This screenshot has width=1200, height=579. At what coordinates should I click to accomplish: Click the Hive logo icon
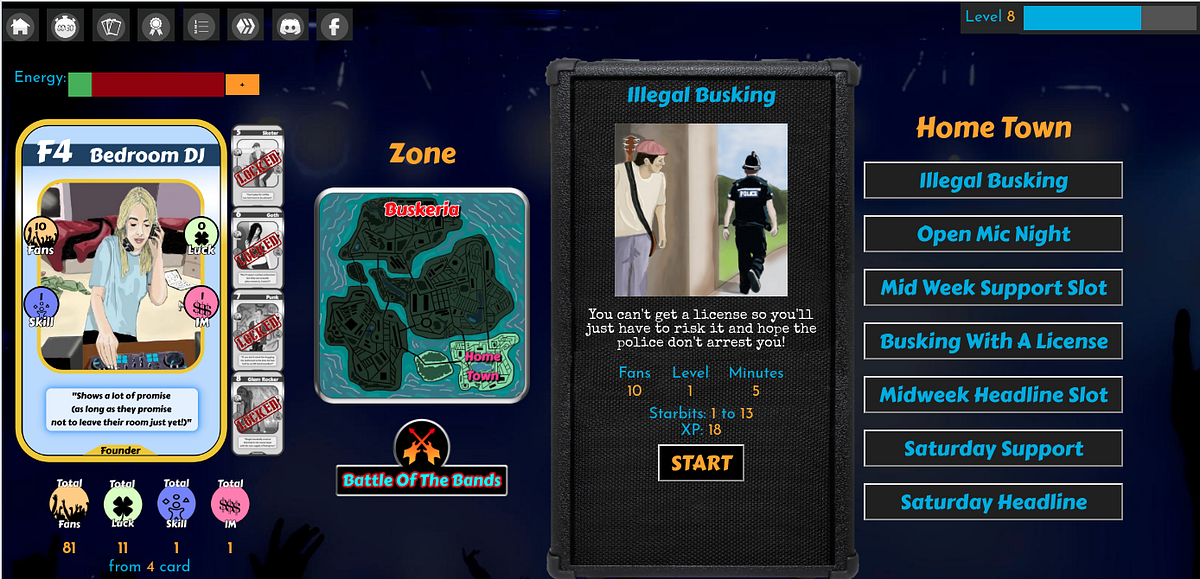[246, 24]
